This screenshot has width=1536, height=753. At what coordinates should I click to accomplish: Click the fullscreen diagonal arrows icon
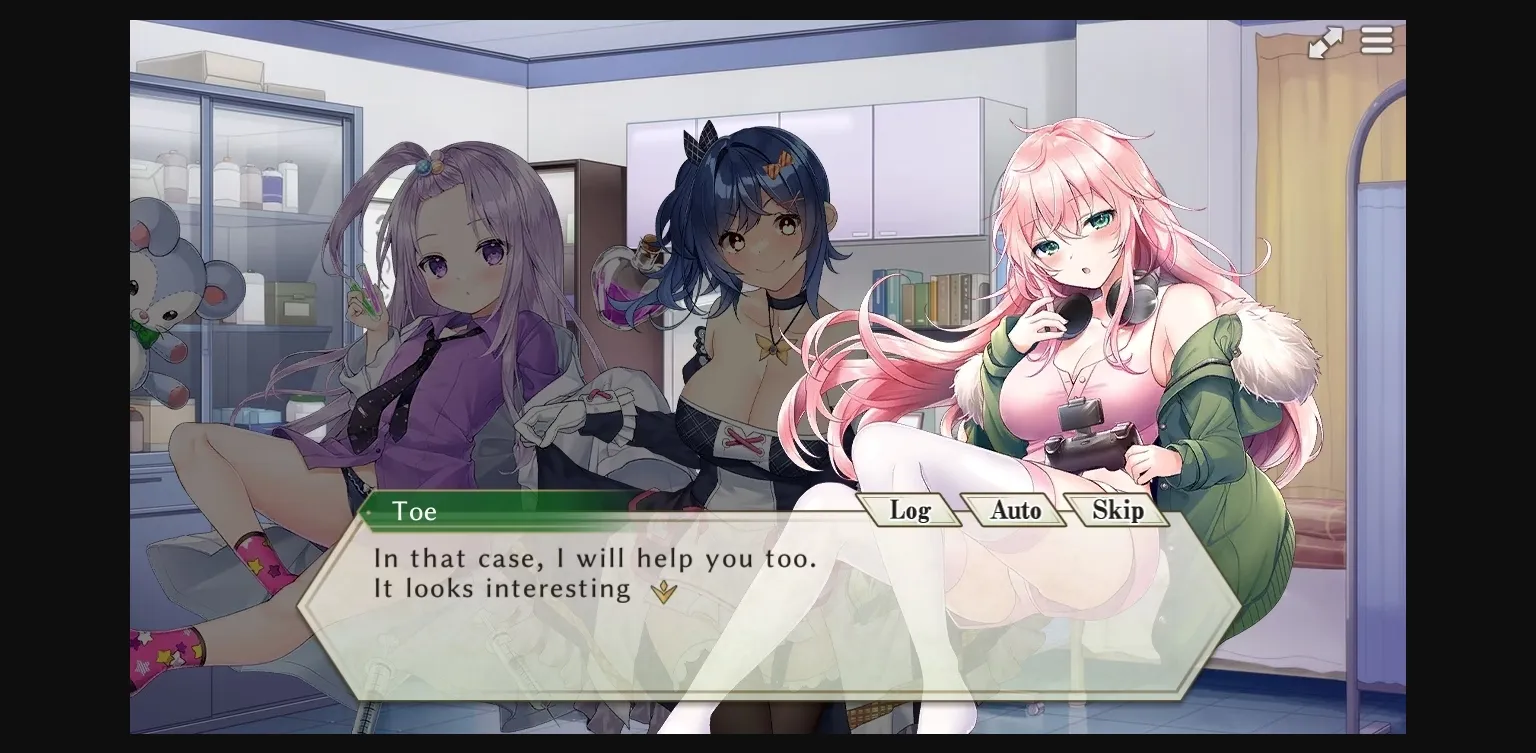pyautogui.click(x=1325, y=41)
